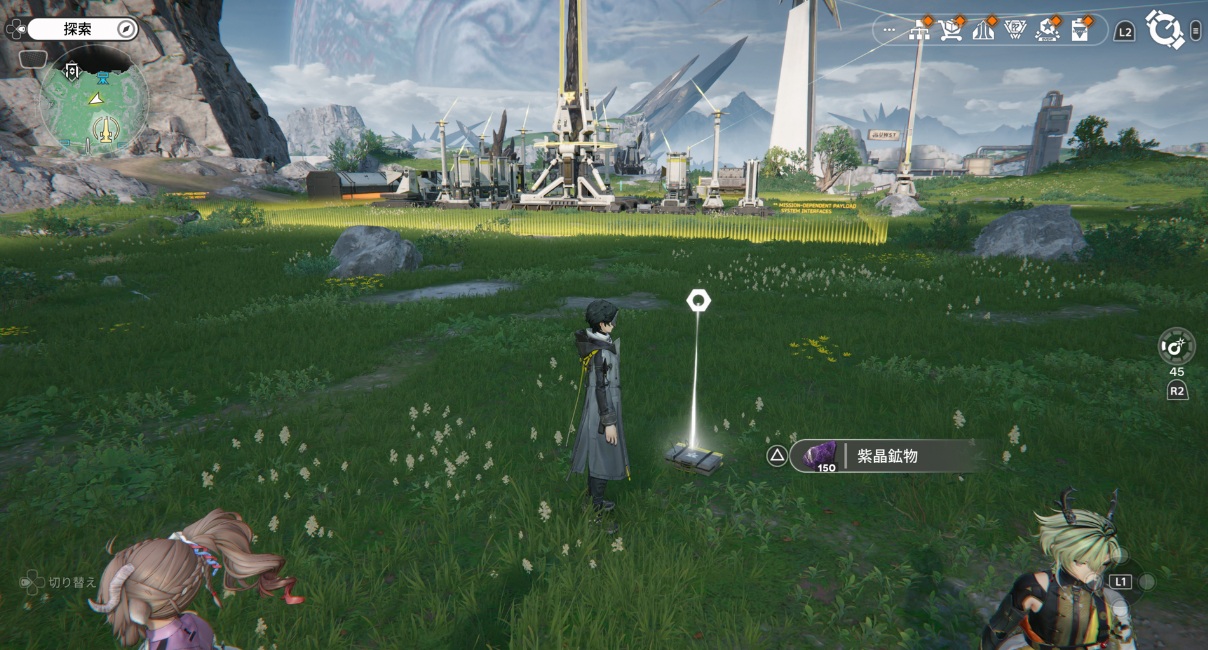This screenshot has width=1208, height=650.
Task: Select the yellow tower marker on minimap
Action: 107,128
